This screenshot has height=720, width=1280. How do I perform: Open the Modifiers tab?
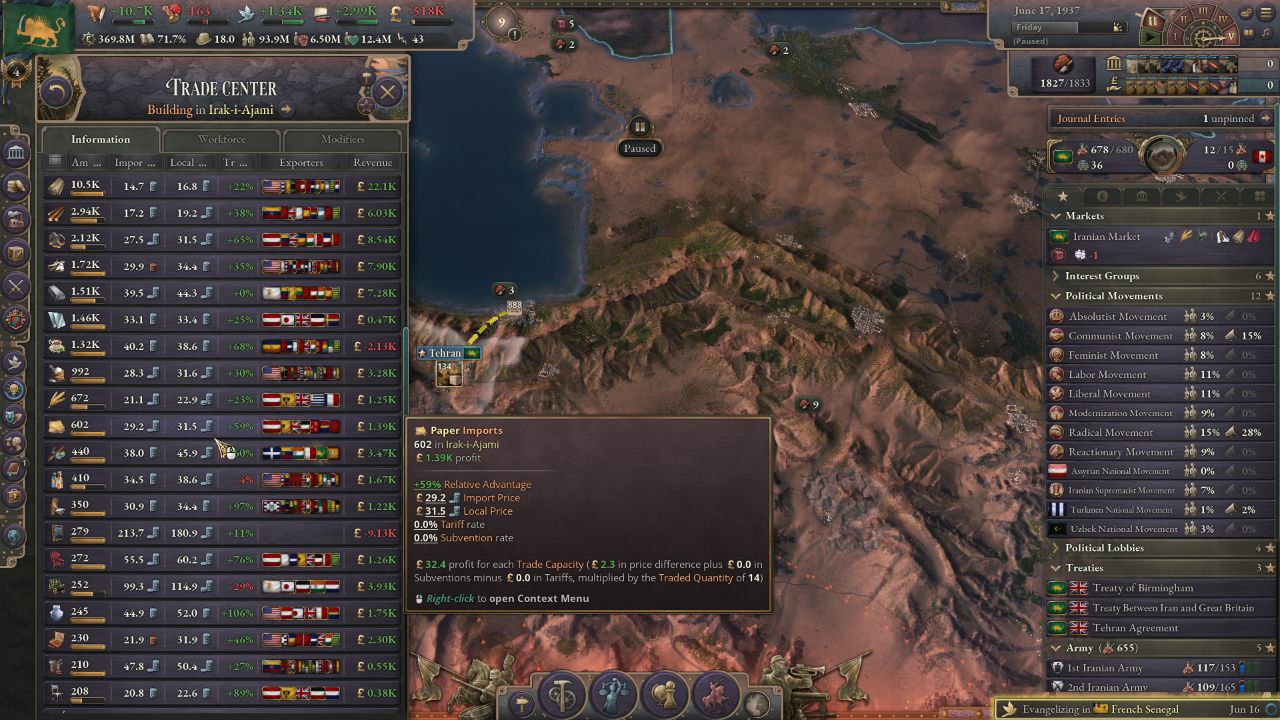coord(342,140)
